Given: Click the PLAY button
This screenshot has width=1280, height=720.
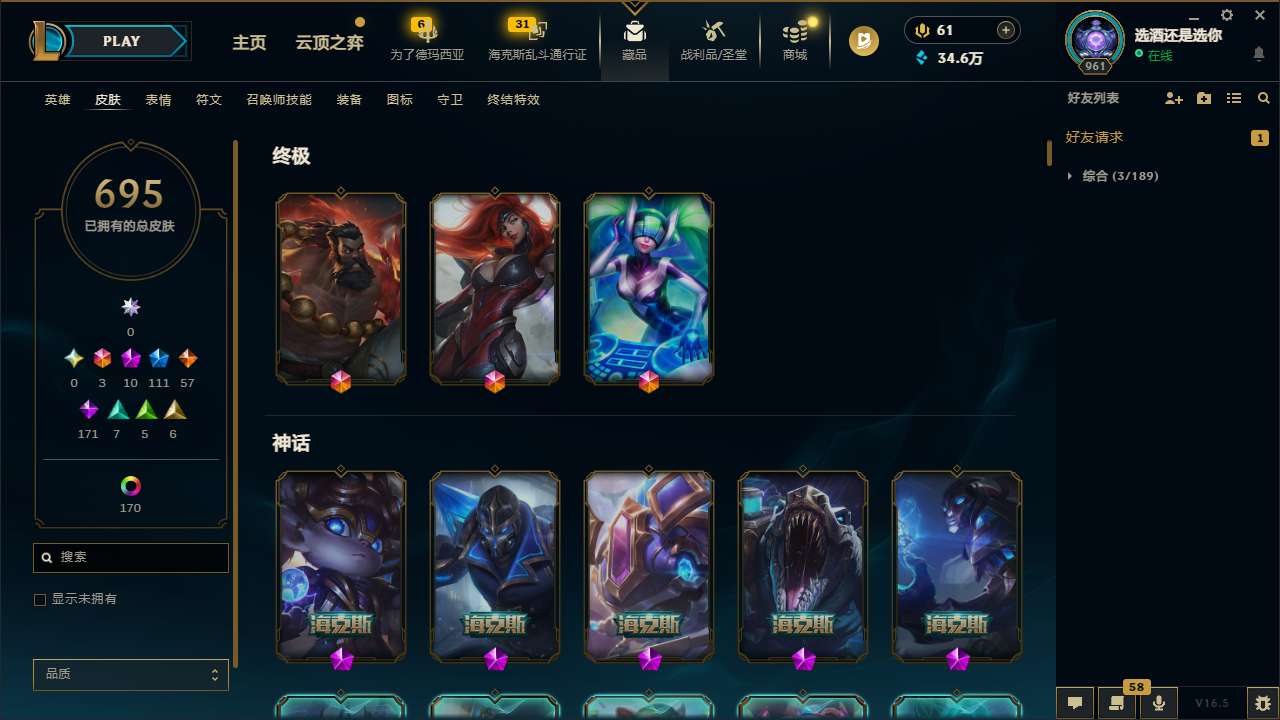Looking at the screenshot, I should [121, 41].
